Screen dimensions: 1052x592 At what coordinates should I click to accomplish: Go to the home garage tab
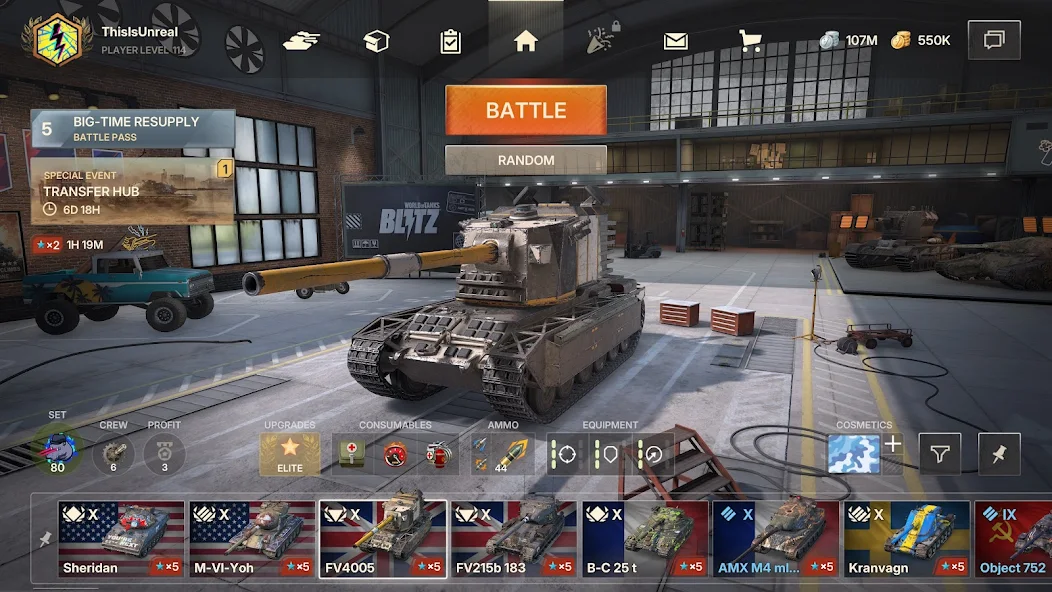click(526, 41)
